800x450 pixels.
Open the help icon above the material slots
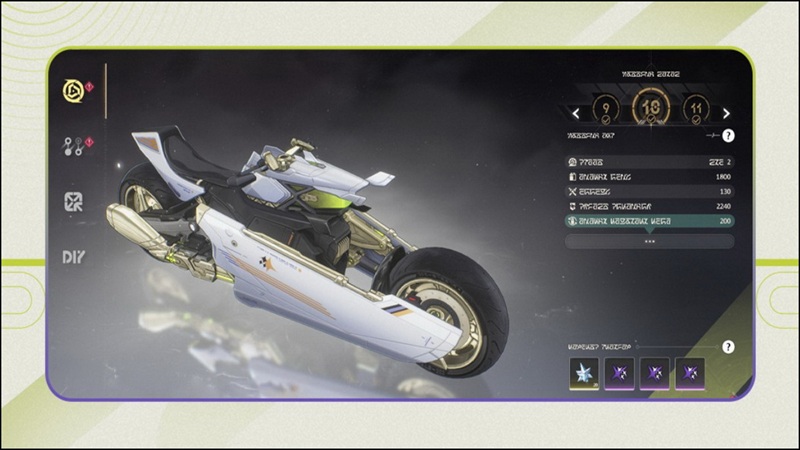pyautogui.click(x=728, y=347)
